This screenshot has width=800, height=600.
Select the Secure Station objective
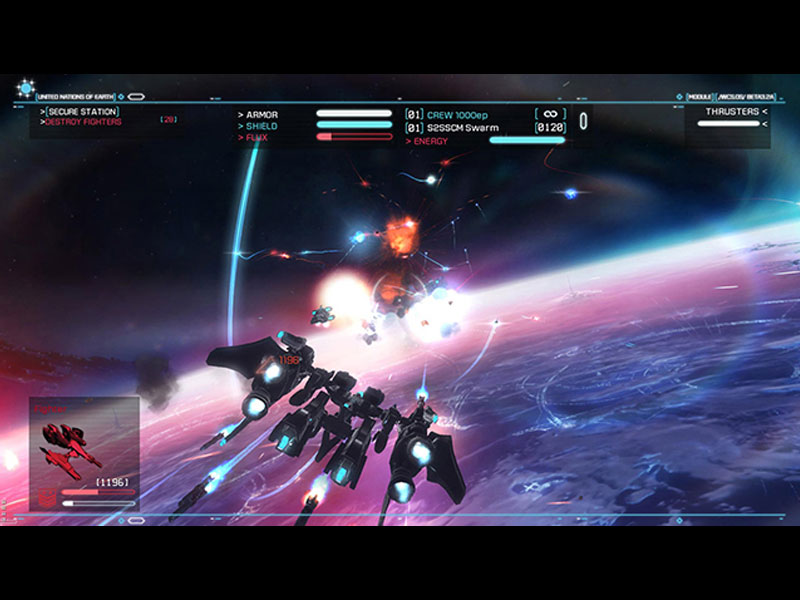[x=82, y=111]
